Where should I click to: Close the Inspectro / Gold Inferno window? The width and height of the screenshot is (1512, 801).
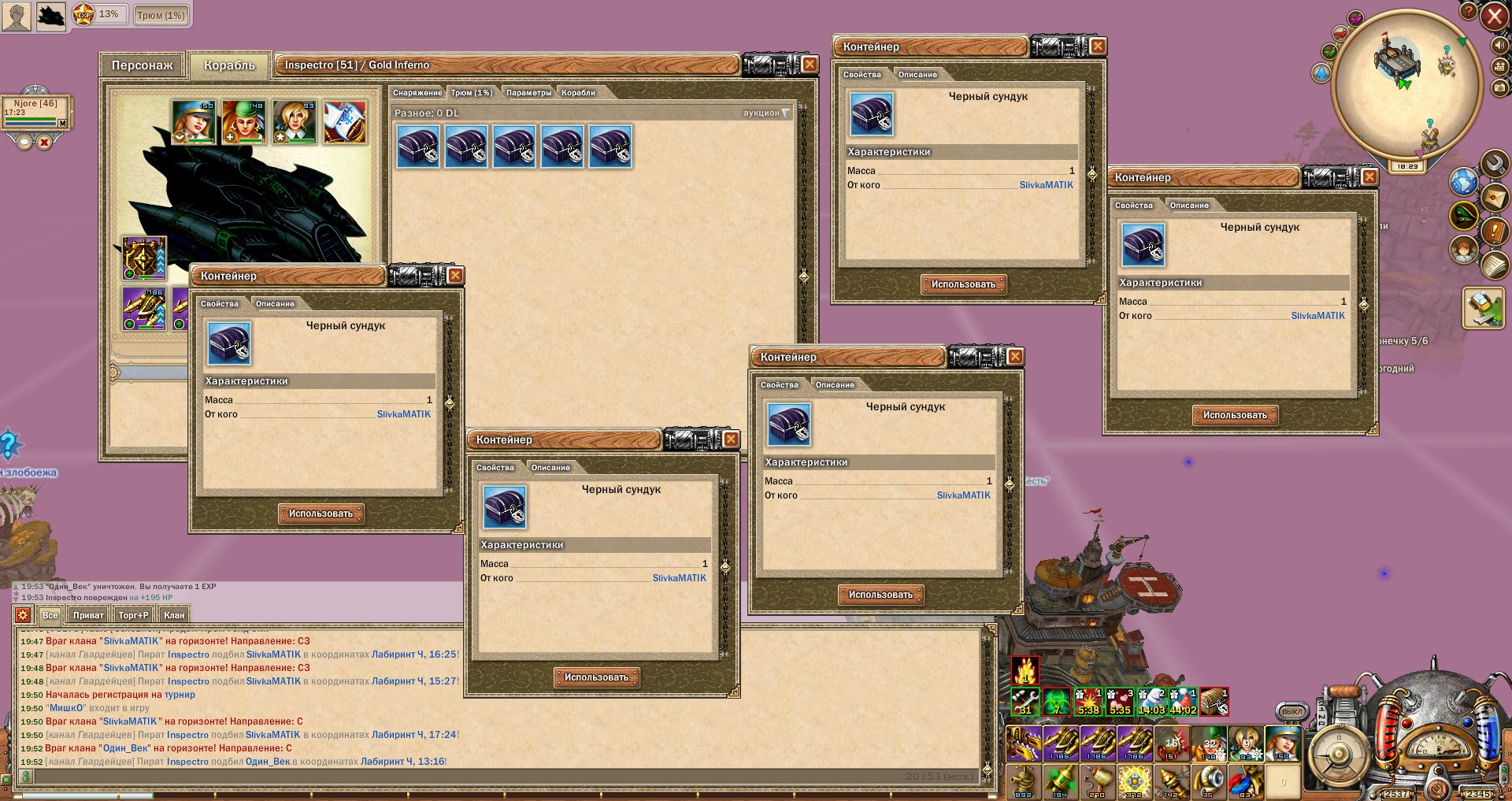click(x=810, y=65)
